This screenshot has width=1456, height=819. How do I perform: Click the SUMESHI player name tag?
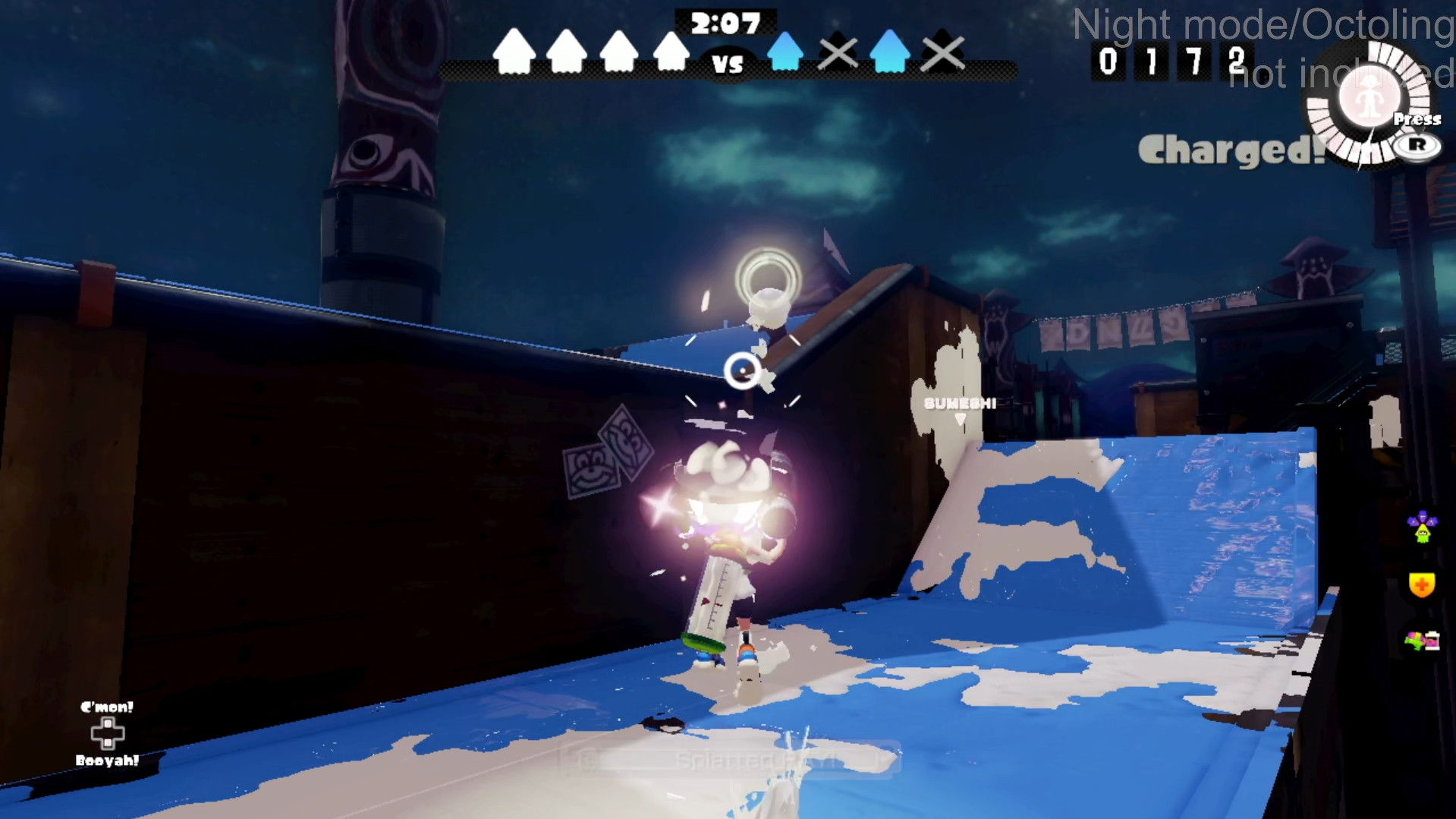958,402
